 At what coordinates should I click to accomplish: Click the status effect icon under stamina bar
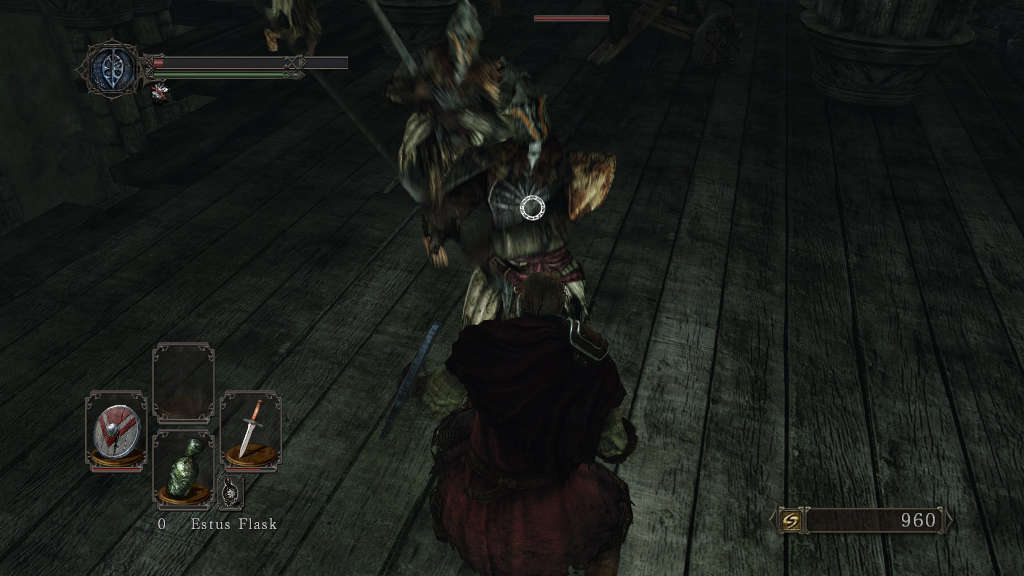click(x=159, y=92)
